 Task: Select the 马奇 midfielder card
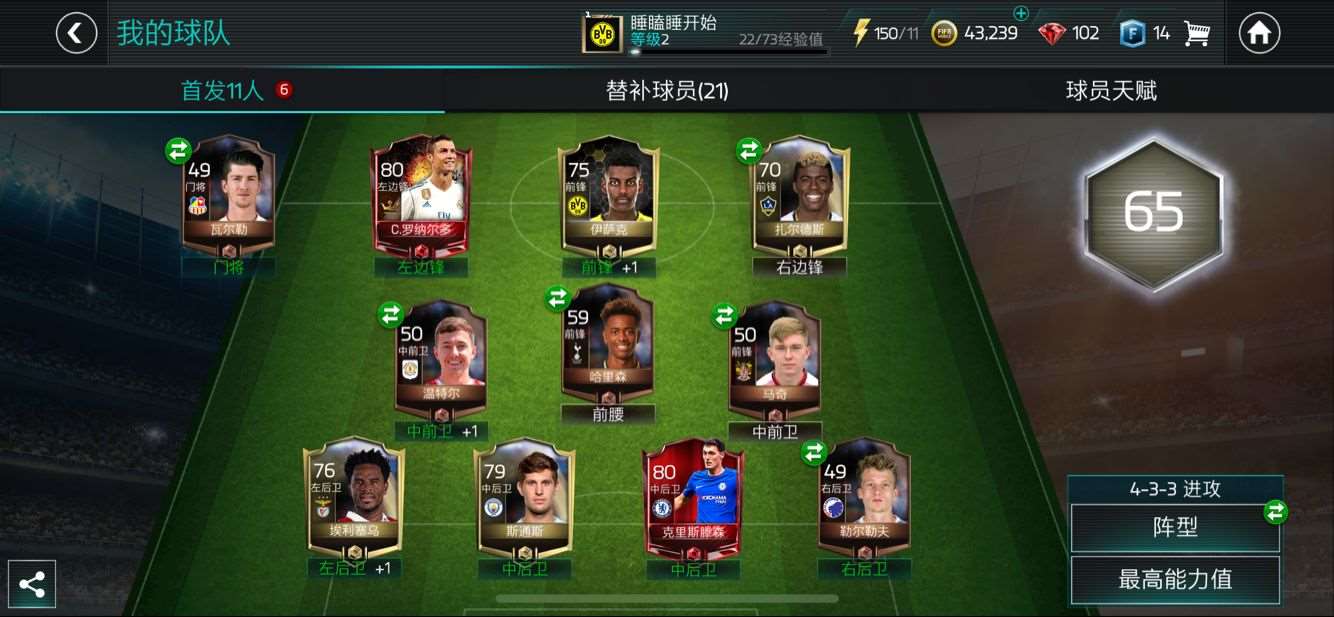[774, 358]
